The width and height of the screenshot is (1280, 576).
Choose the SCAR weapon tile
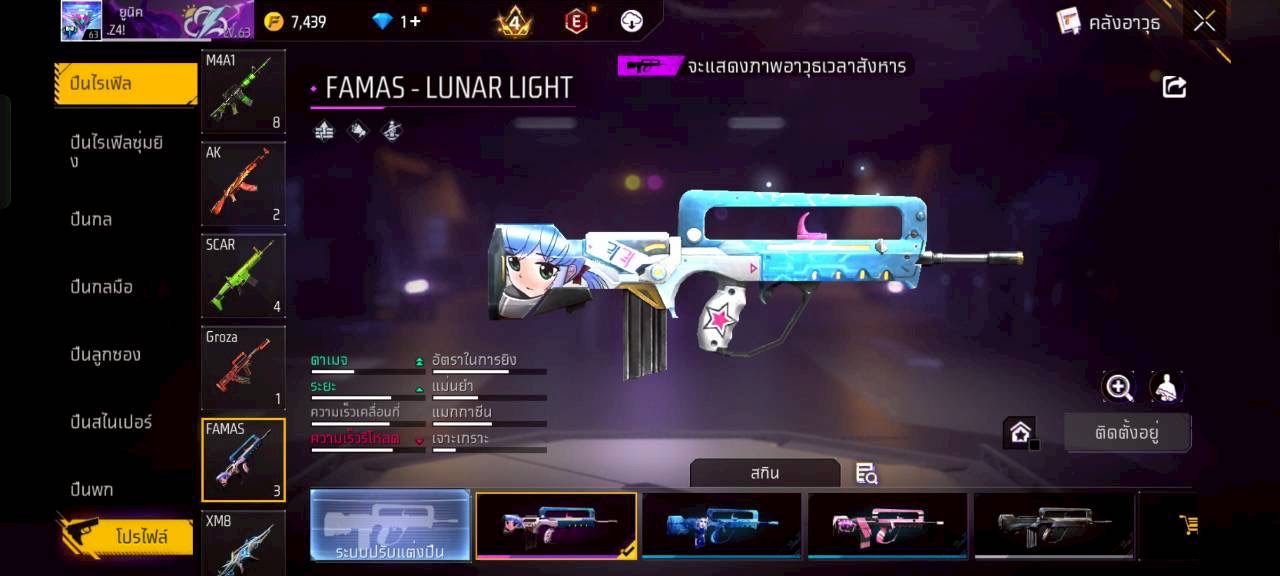(243, 276)
